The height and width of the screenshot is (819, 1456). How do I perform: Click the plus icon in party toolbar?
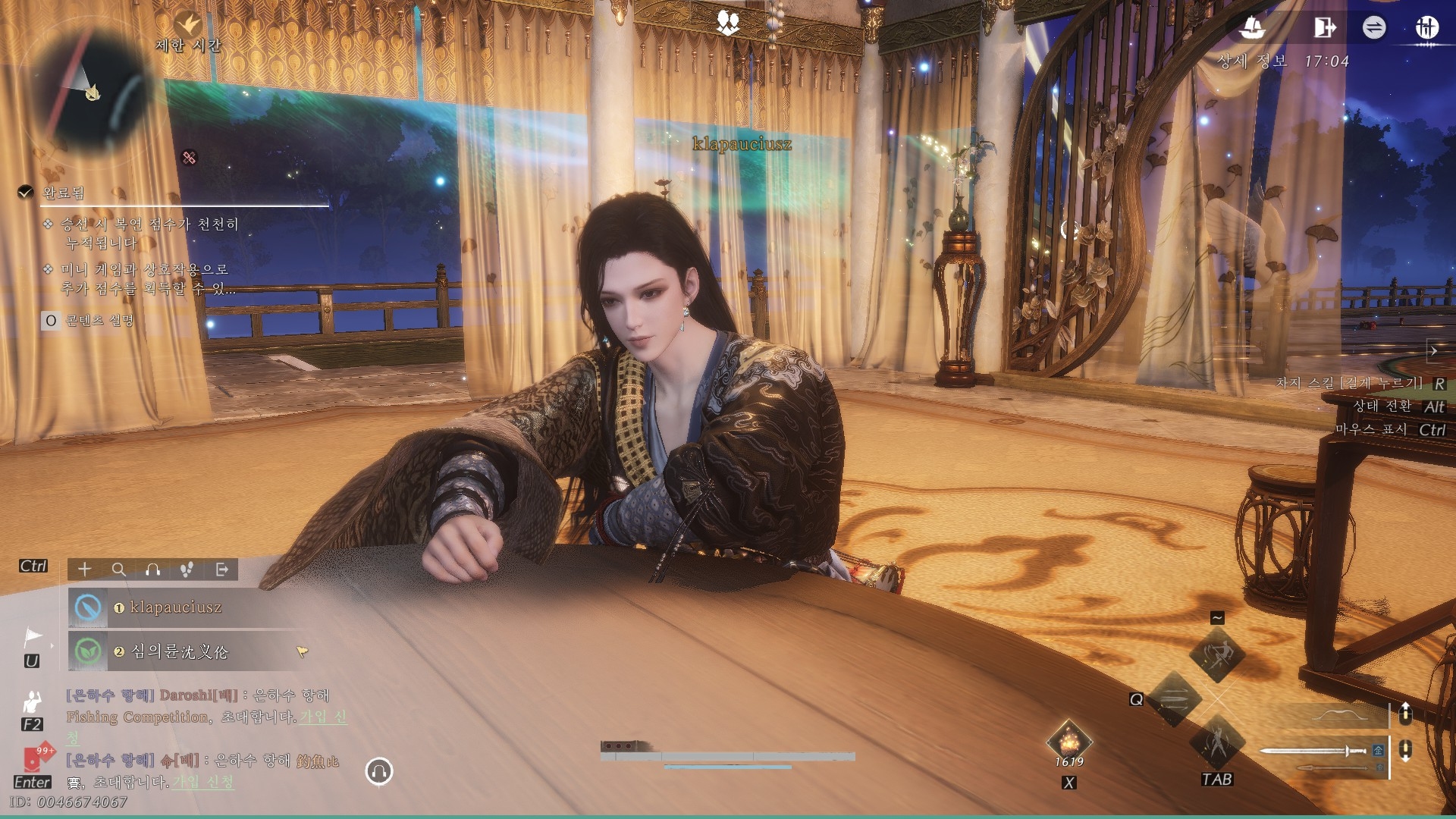click(x=84, y=570)
